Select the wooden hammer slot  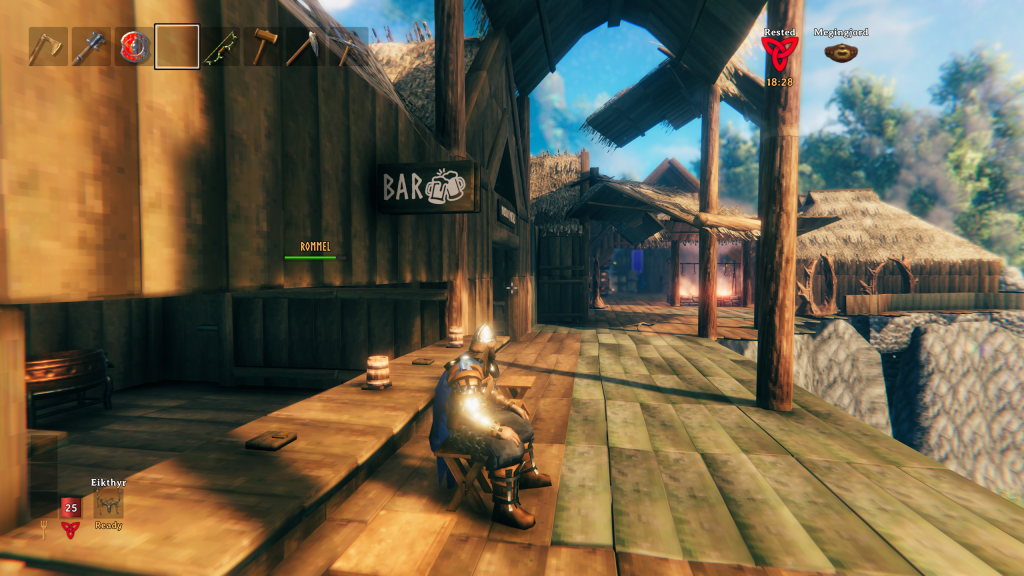tap(262, 47)
